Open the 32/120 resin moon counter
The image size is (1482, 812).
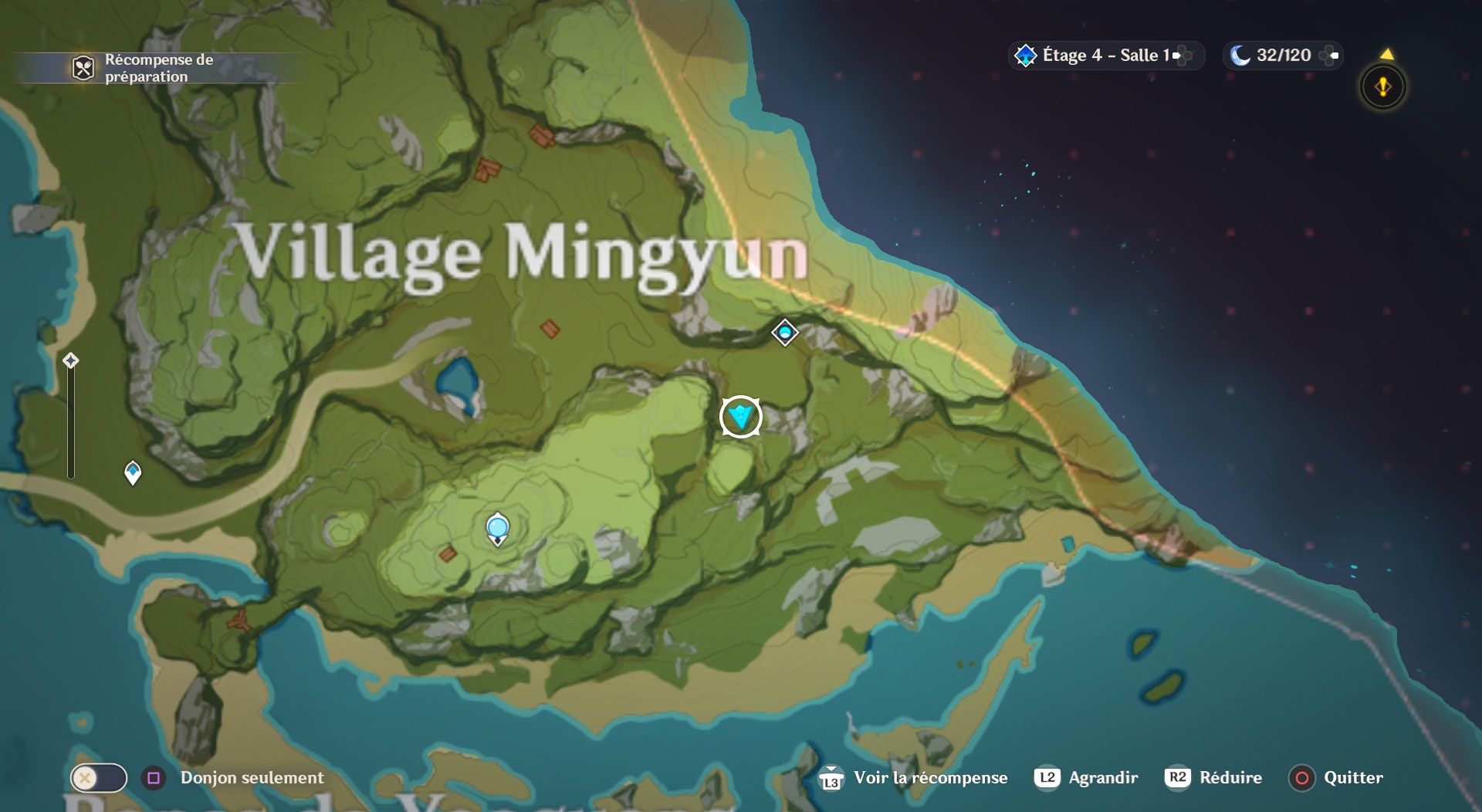[x=1282, y=56]
